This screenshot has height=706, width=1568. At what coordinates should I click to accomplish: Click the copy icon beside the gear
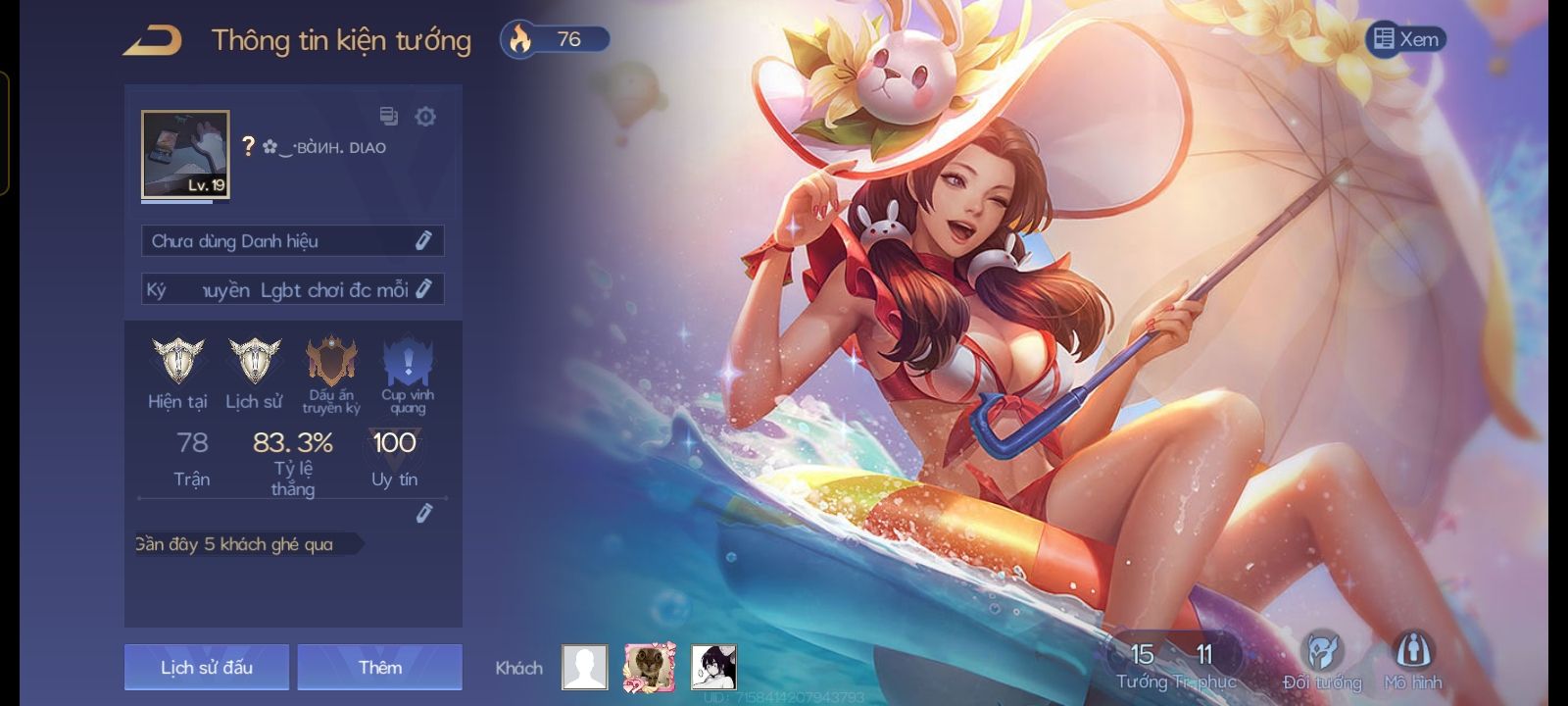coord(389,117)
